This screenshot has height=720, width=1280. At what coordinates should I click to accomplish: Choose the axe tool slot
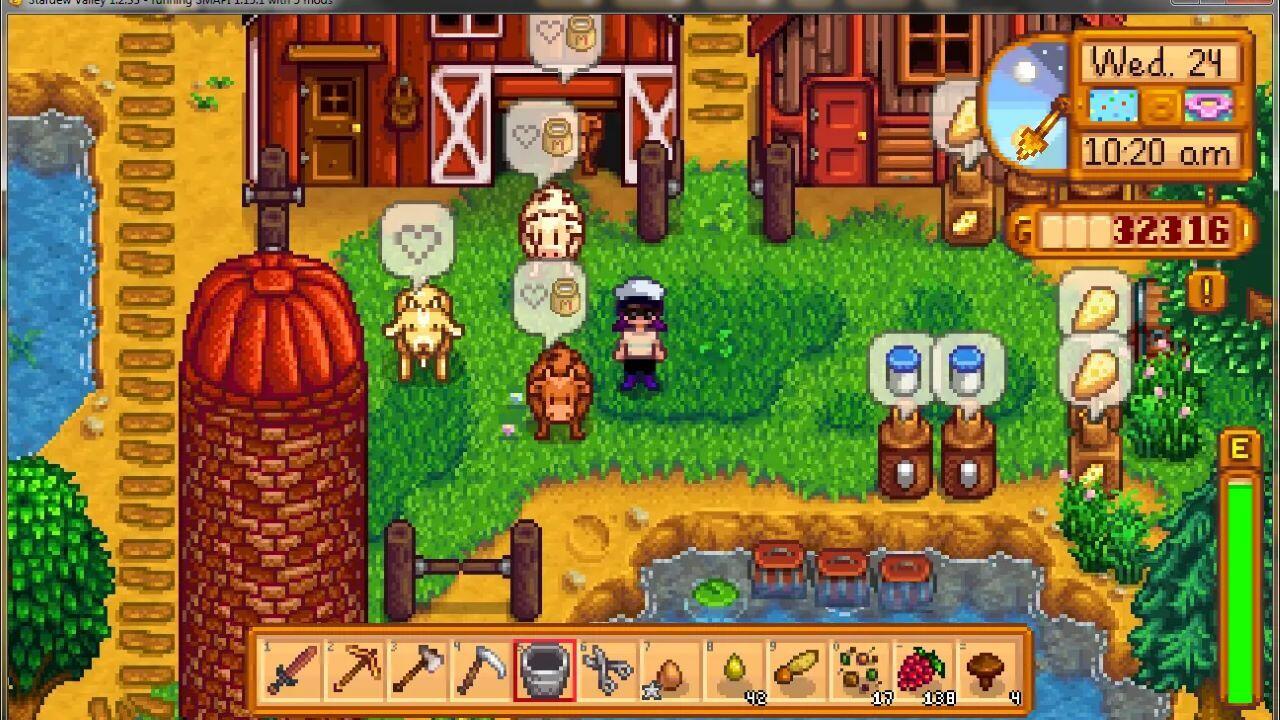(x=419, y=669)
